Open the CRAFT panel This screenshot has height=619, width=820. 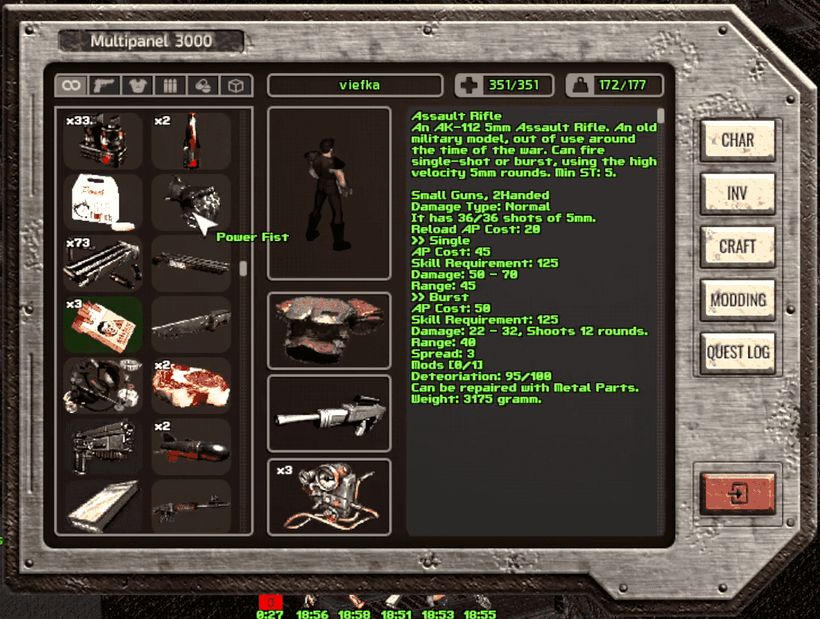click(x=738, y=246)
